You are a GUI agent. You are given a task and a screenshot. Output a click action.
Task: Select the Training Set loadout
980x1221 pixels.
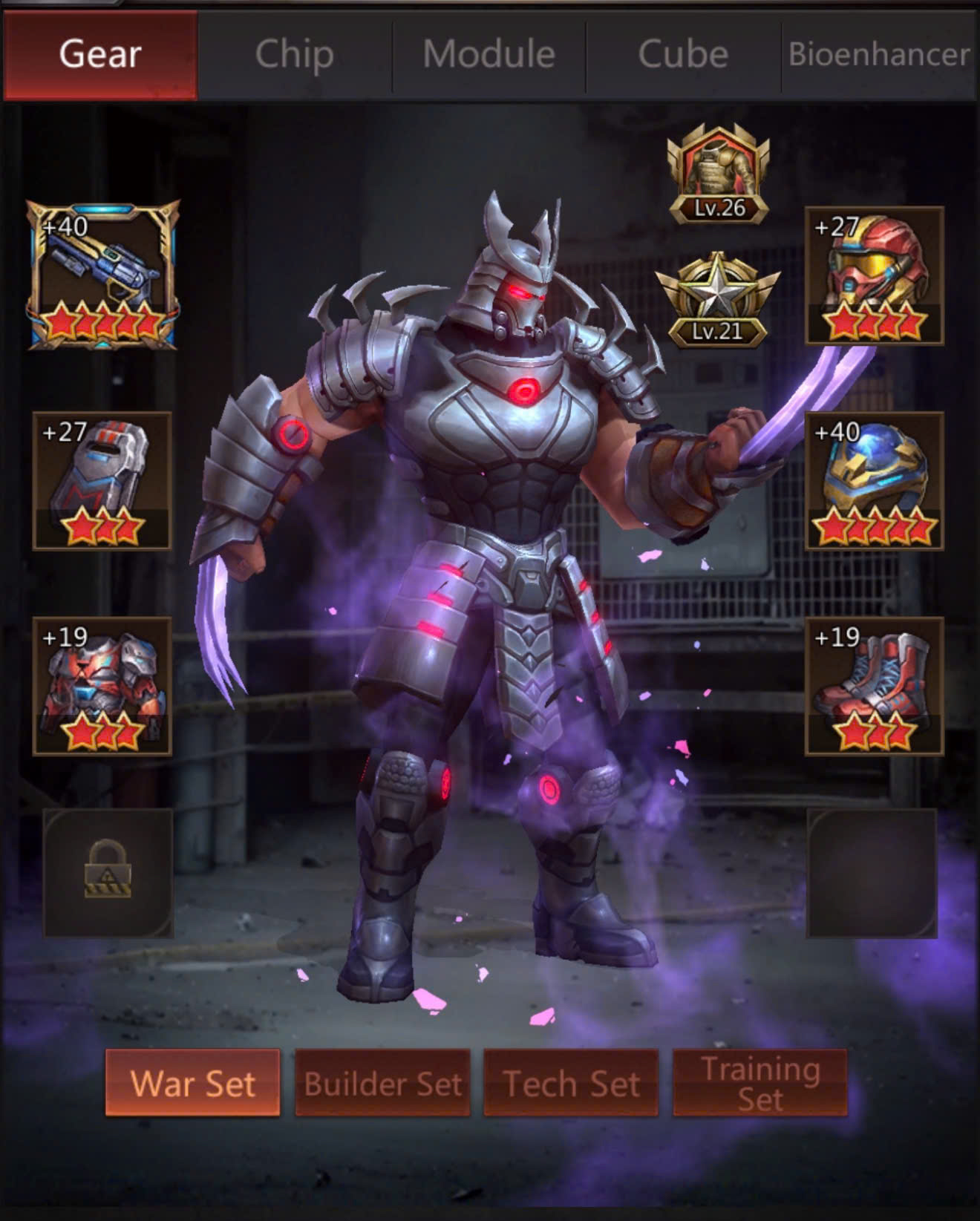759,1083
